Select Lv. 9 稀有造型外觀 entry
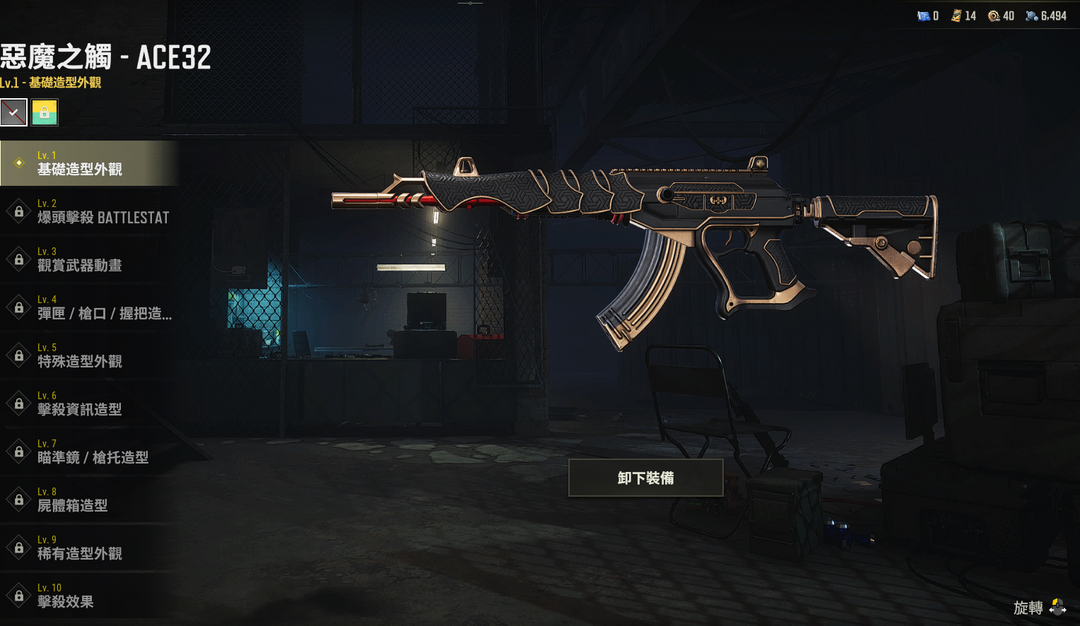 88,548
